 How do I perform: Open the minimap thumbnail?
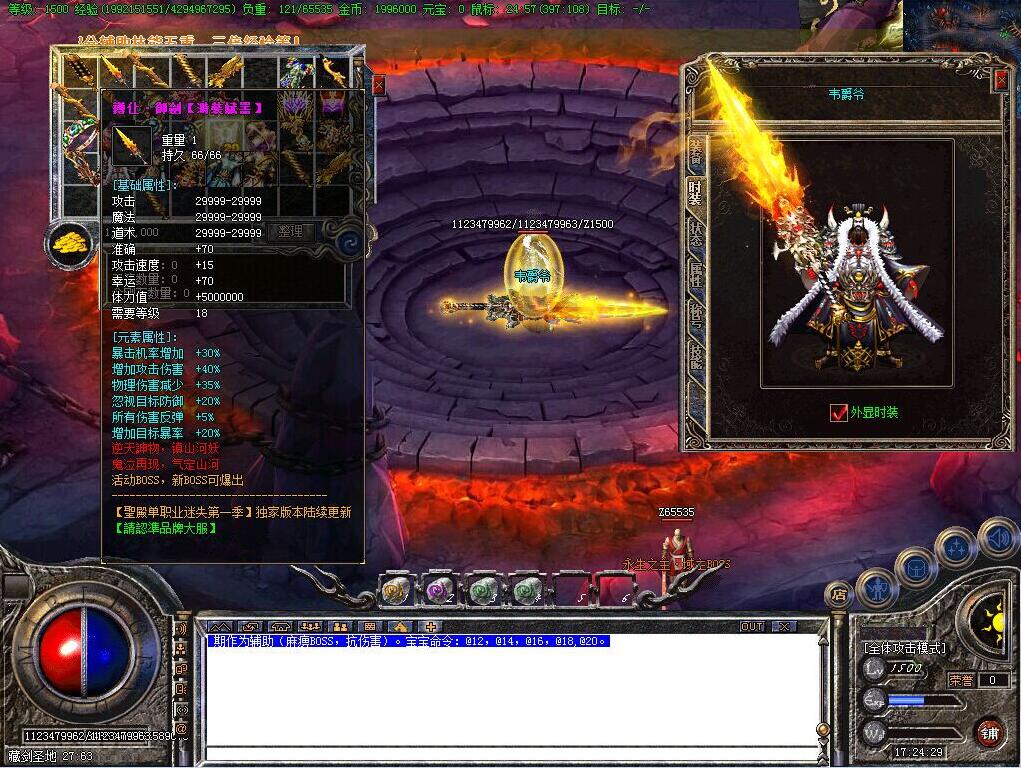tap(962, 26)
